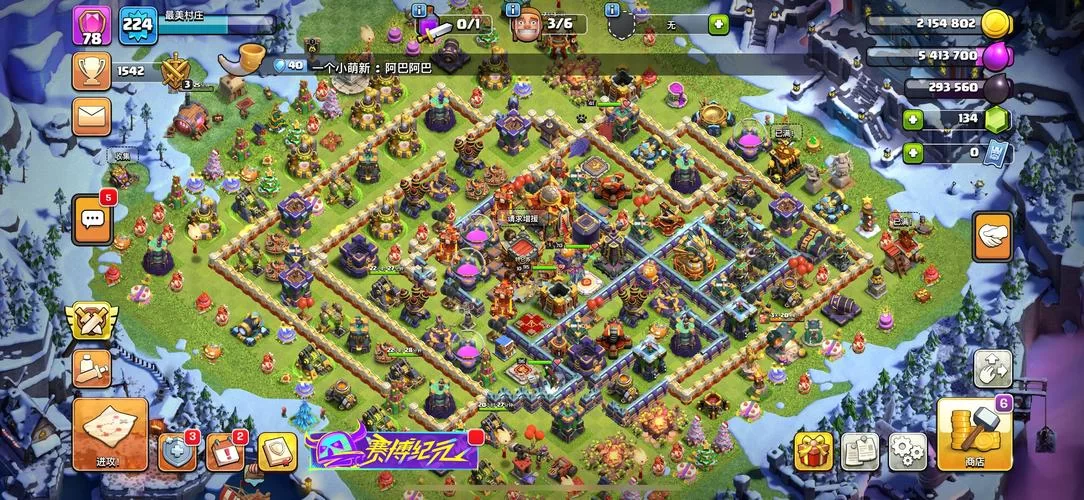Open the yellow book with shield

(x=275, y=452)
